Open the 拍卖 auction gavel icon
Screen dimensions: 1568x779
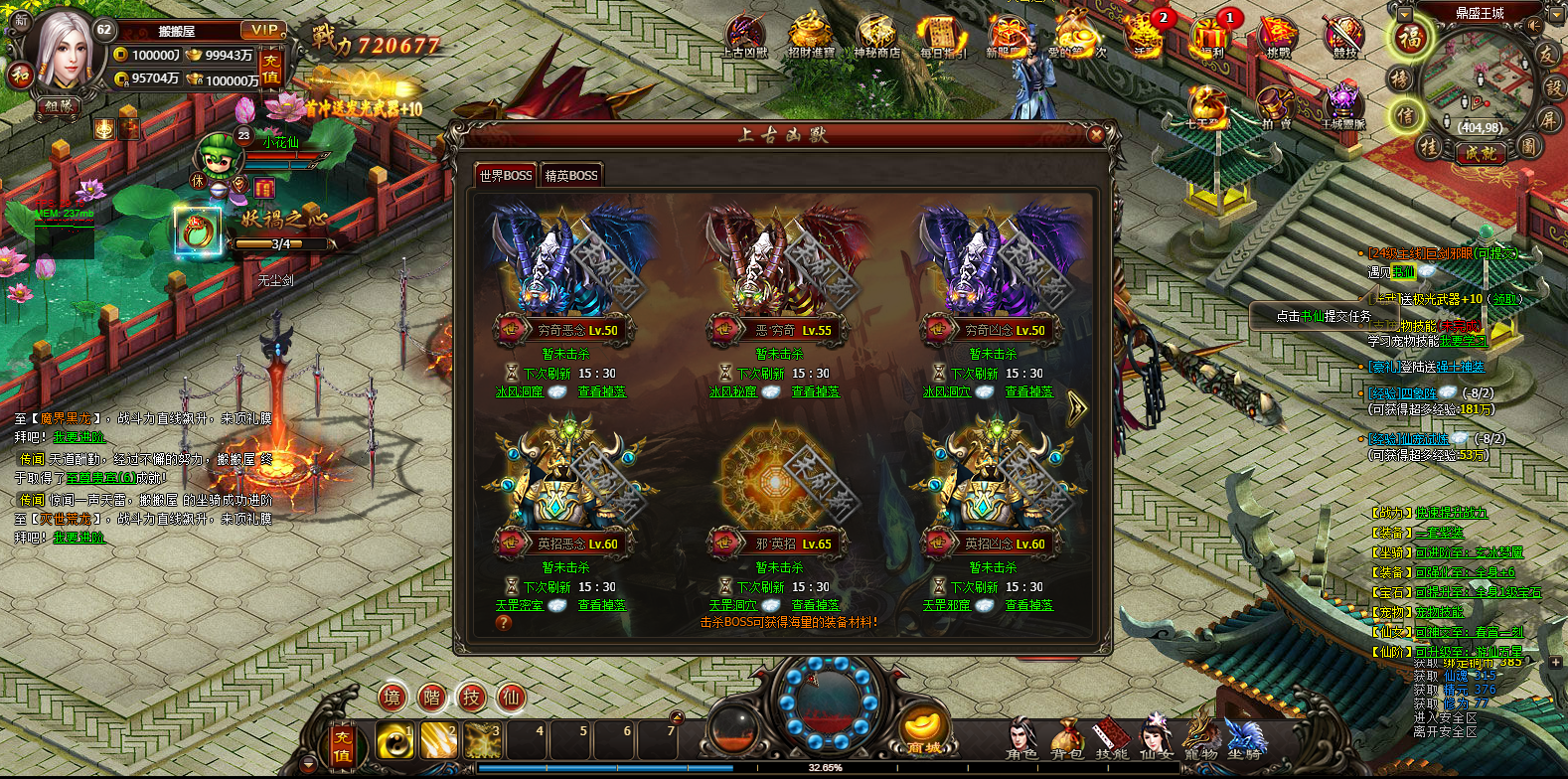coord(1275,107)
